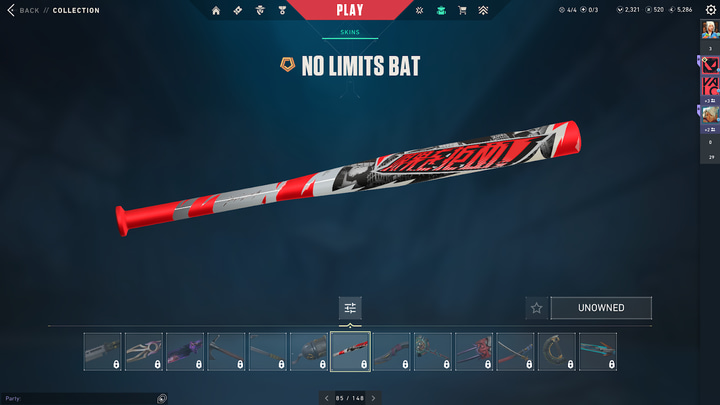Go to the previous page of skins
The width and height of the screenshot is (720, 405).
tap(326, 398)
